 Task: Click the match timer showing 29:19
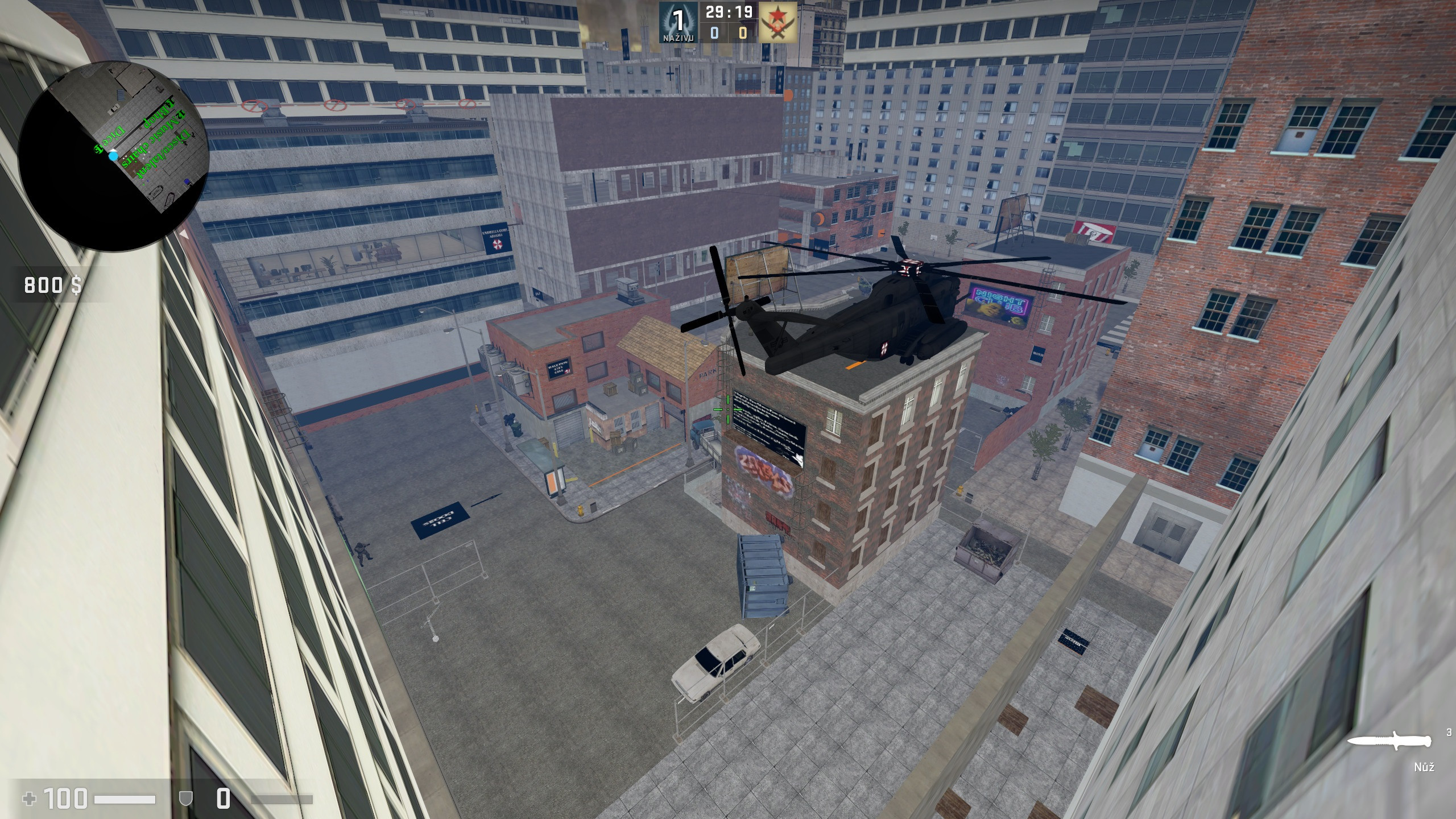point(729,12)
